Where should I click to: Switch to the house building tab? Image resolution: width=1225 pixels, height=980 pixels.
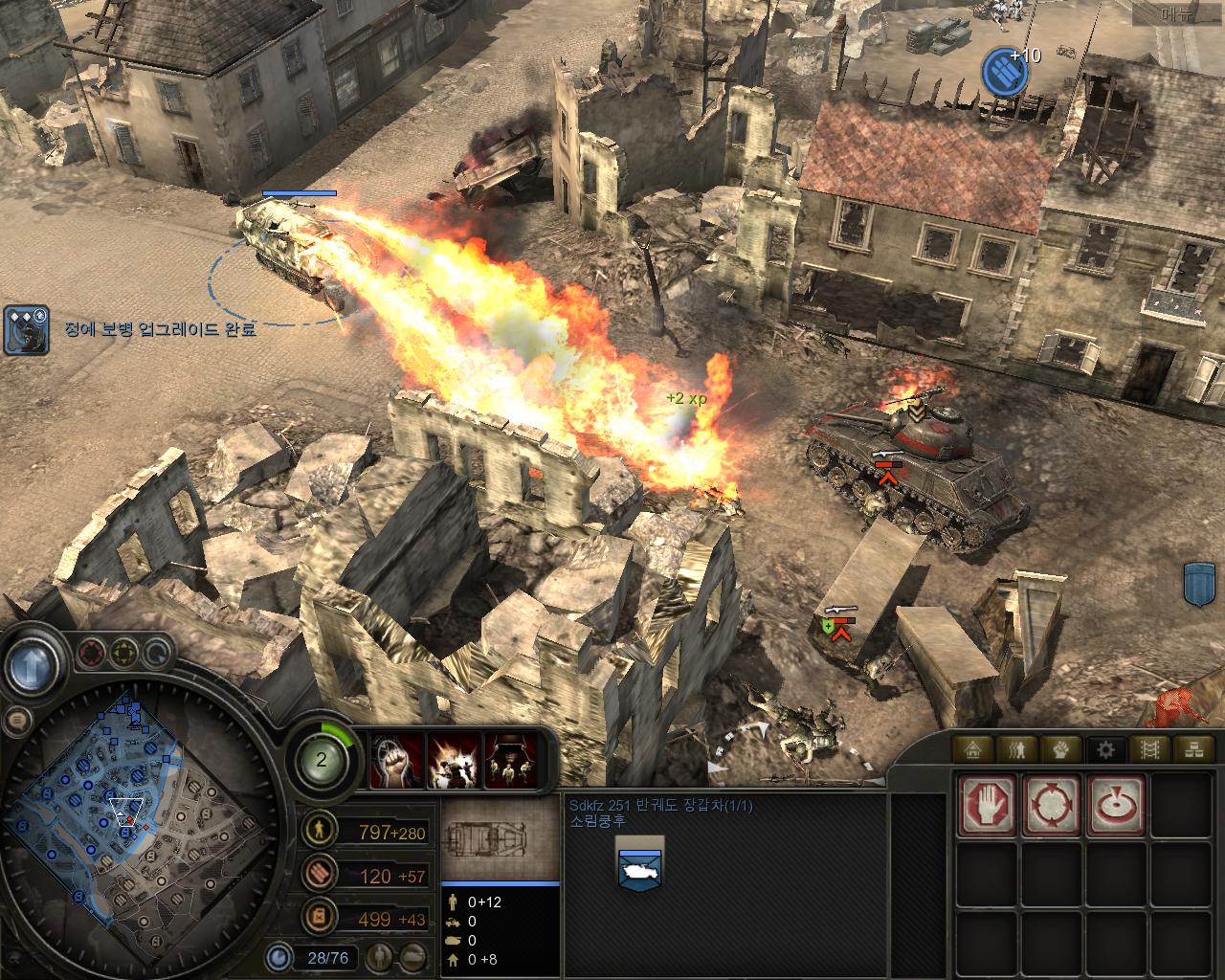[x=974, y=749]
